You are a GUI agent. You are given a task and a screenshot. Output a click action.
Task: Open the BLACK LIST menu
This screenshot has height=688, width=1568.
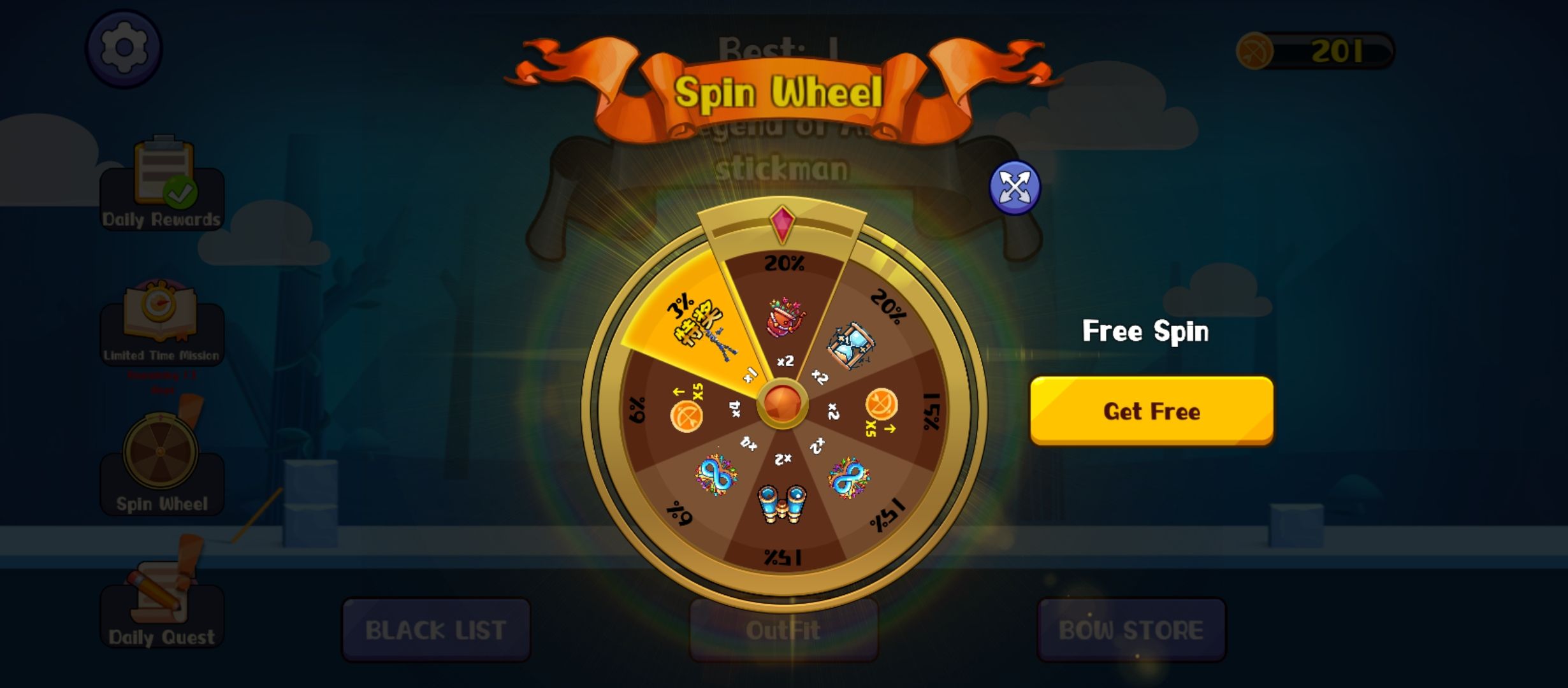coord(436,630)
